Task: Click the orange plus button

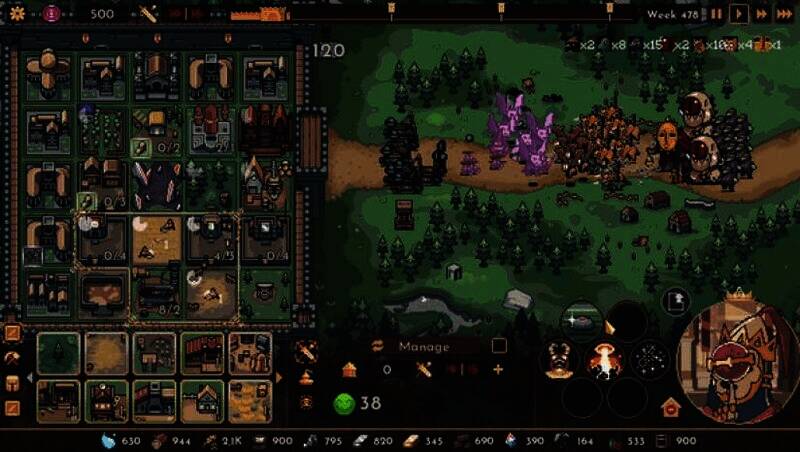Action: pyautogui.click(x=498, y=370)
